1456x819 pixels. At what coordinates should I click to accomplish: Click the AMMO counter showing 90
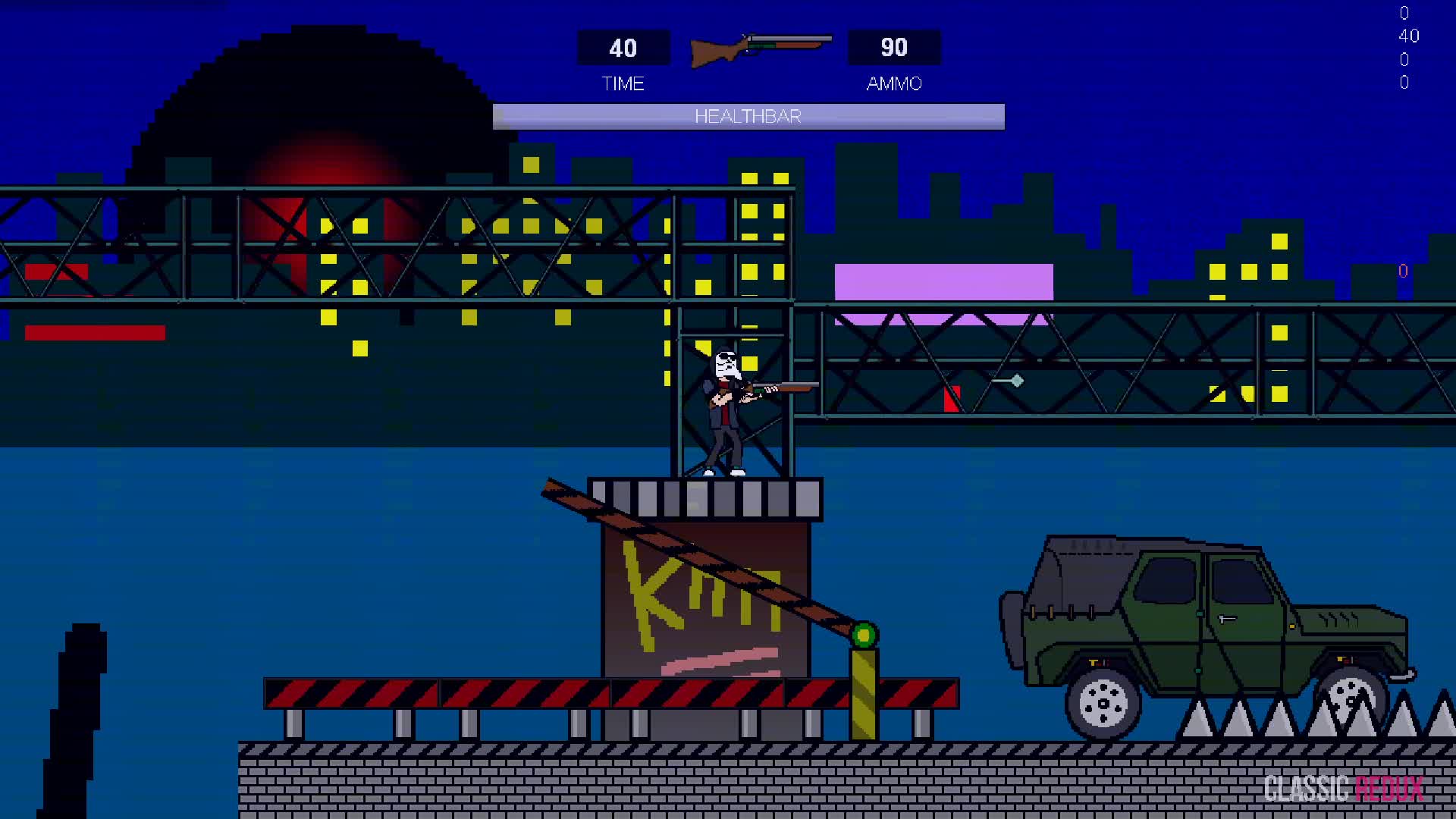[x=893, y=48]
